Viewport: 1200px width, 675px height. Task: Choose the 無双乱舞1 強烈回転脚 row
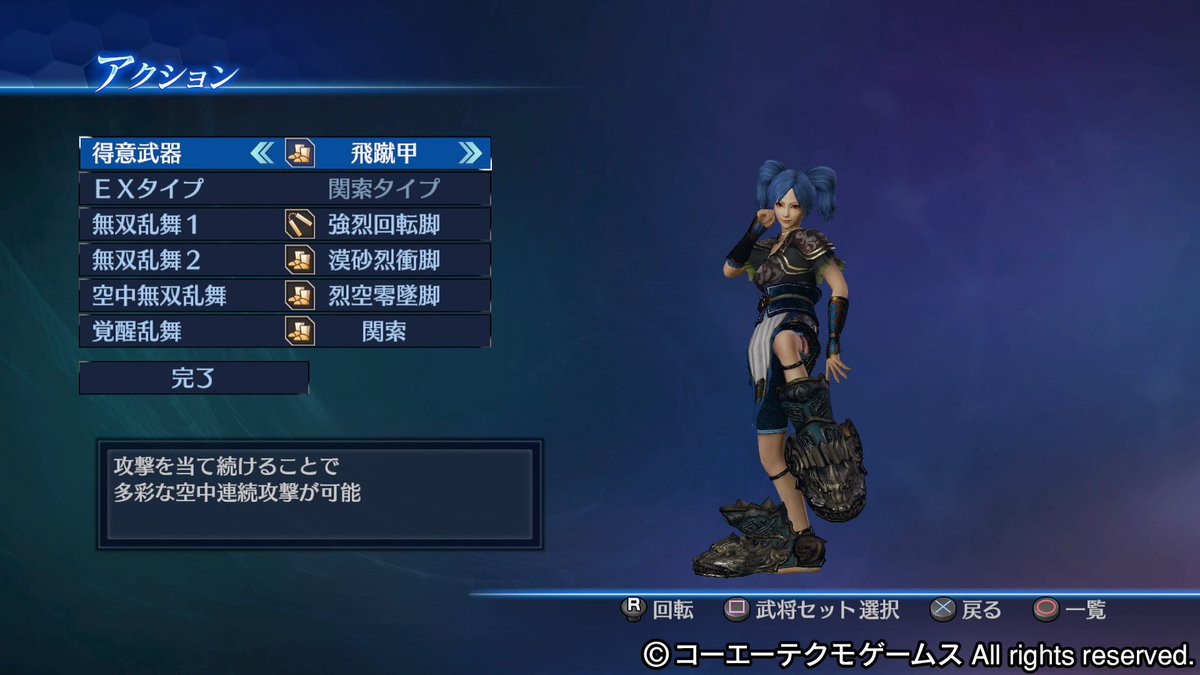click(x=285, y=224)
